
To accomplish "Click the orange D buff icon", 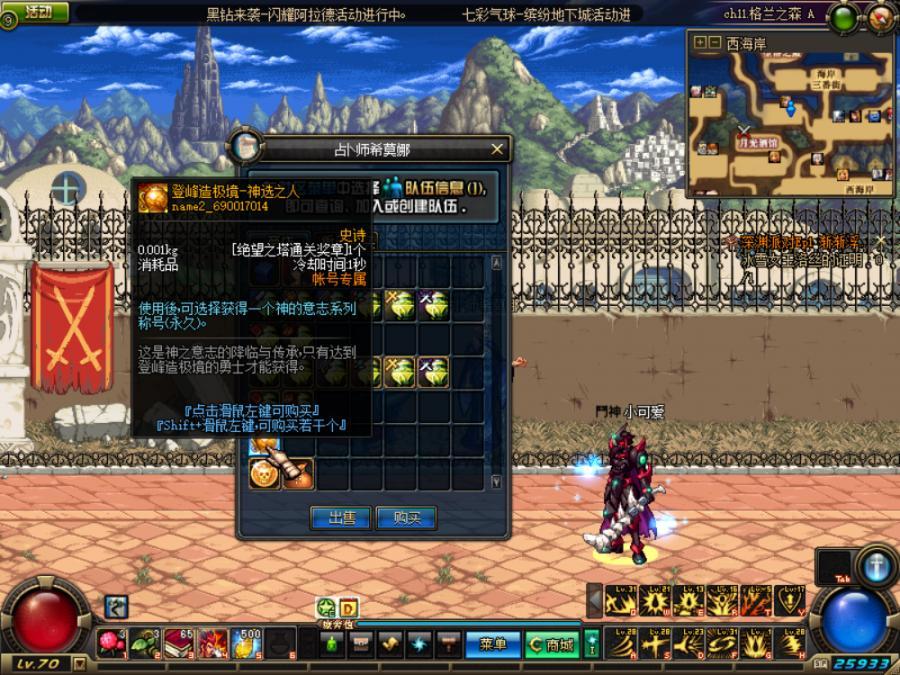I will 348,607.
